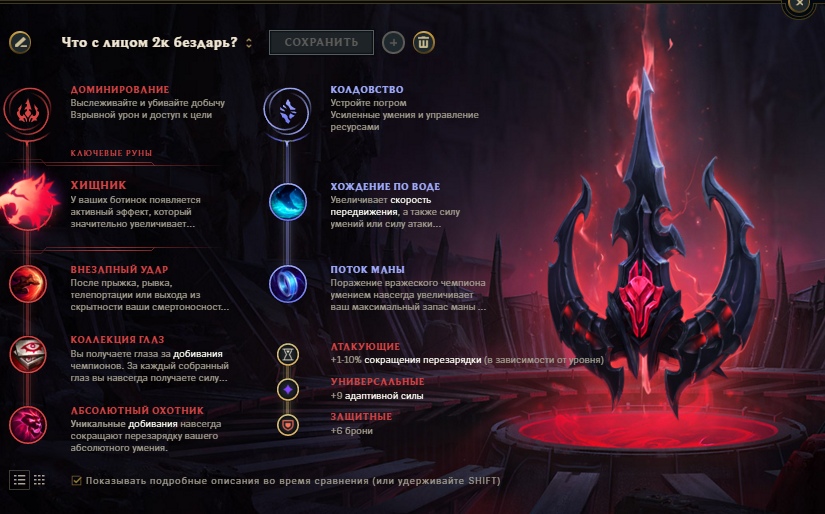
Task: Close the rune editor window
Action: pyautogui.click(x=798, y=4)
